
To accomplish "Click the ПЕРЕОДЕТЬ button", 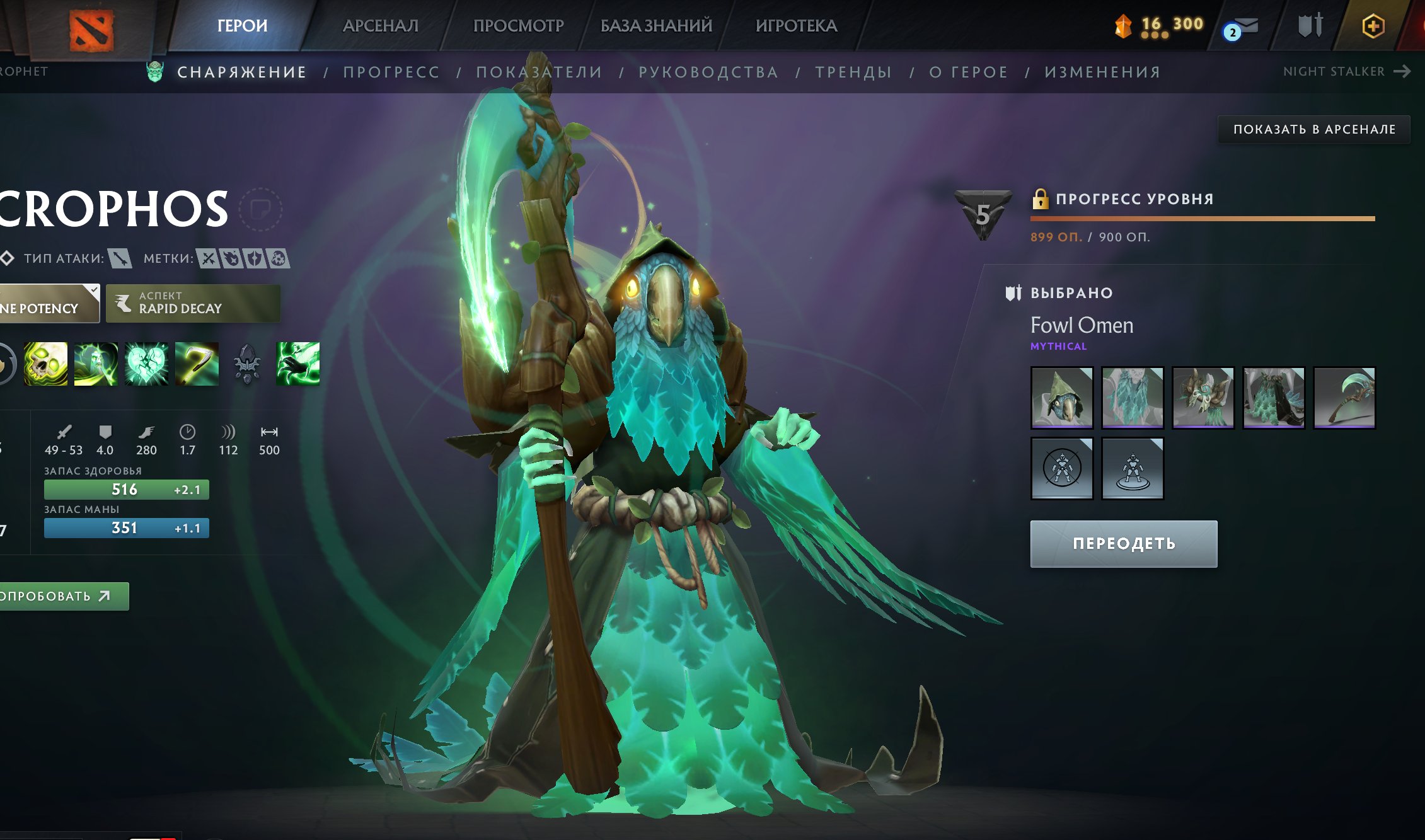I will tap(1124, 544).
